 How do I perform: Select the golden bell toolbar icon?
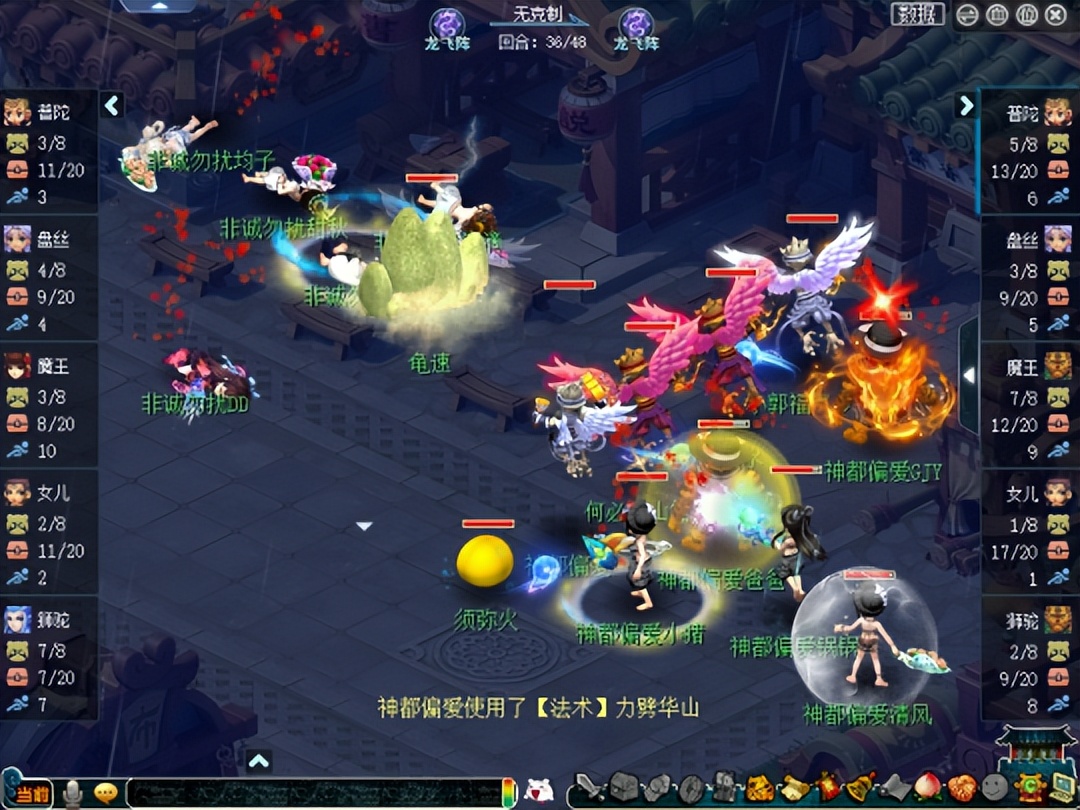coord(859,788)
